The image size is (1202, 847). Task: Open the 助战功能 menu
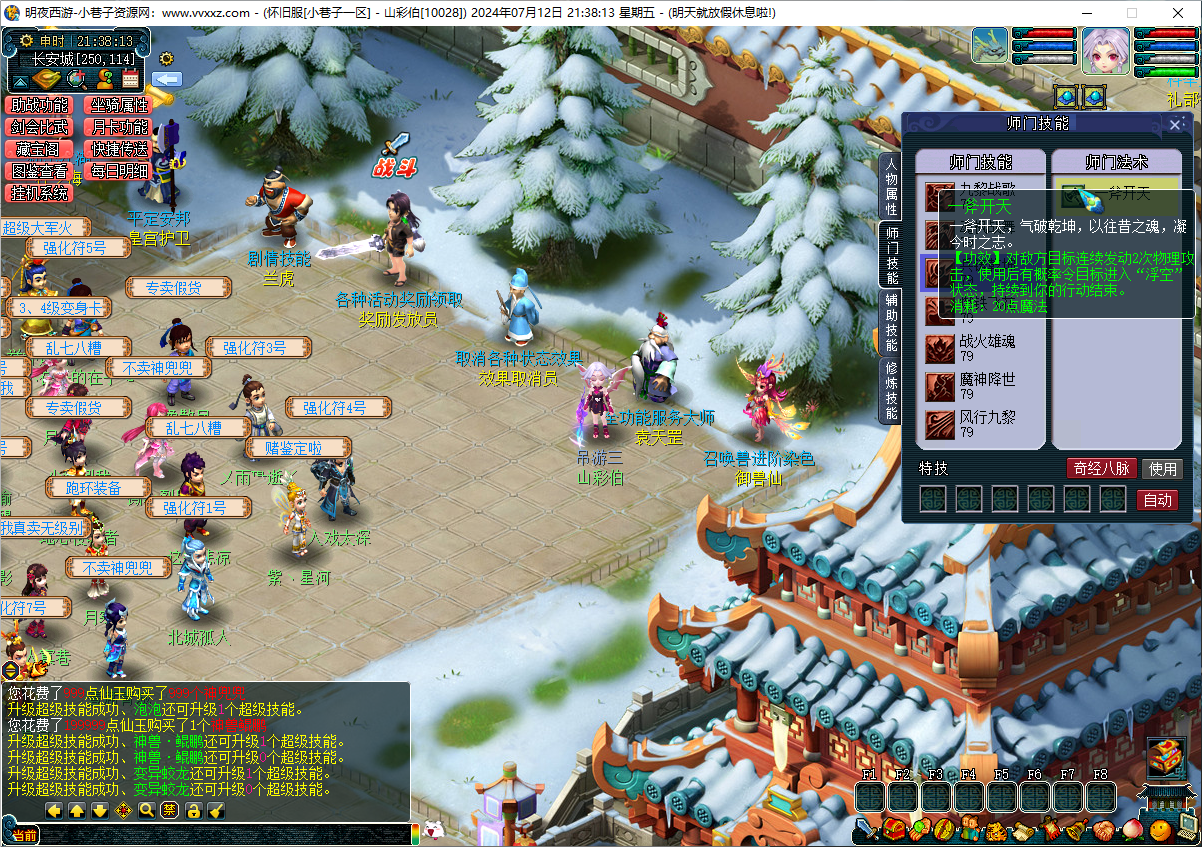(x=40, y=104)
